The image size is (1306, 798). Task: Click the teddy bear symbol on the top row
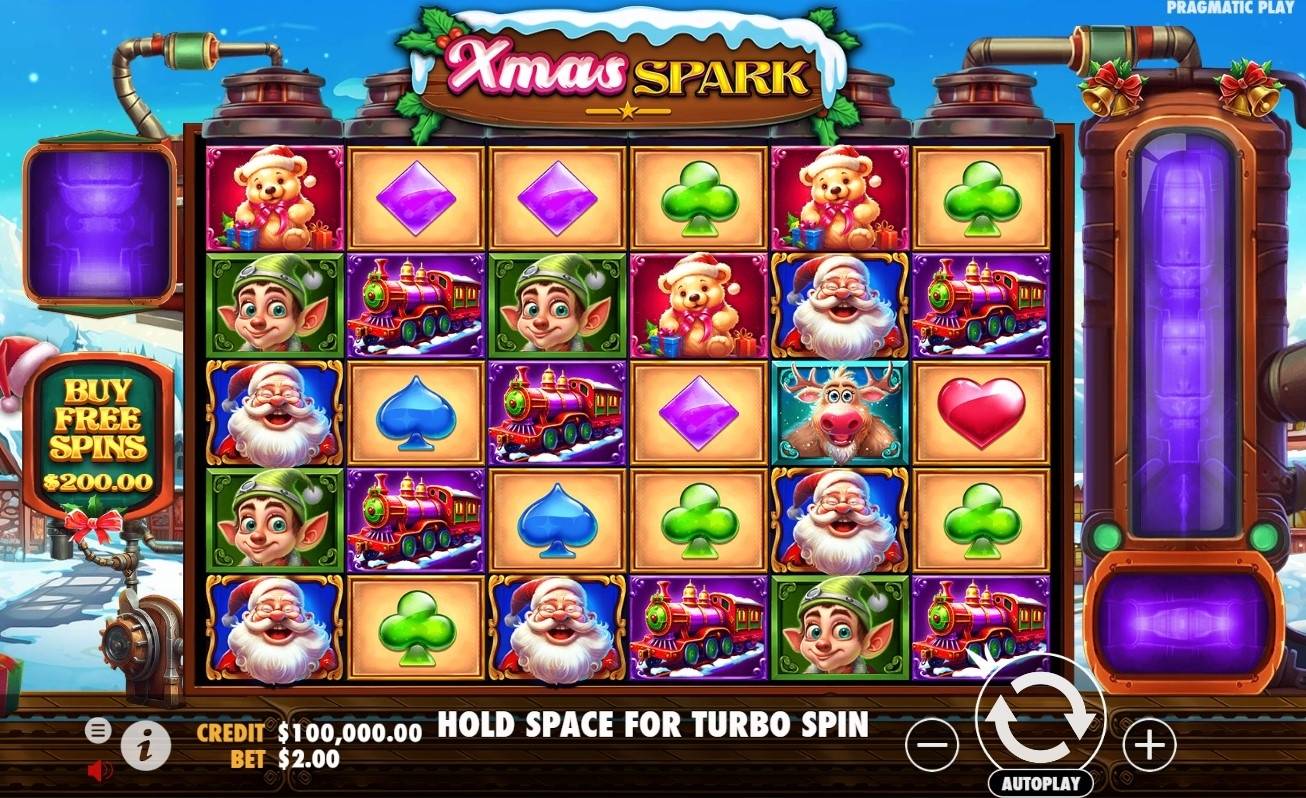(x=269, y=198)
